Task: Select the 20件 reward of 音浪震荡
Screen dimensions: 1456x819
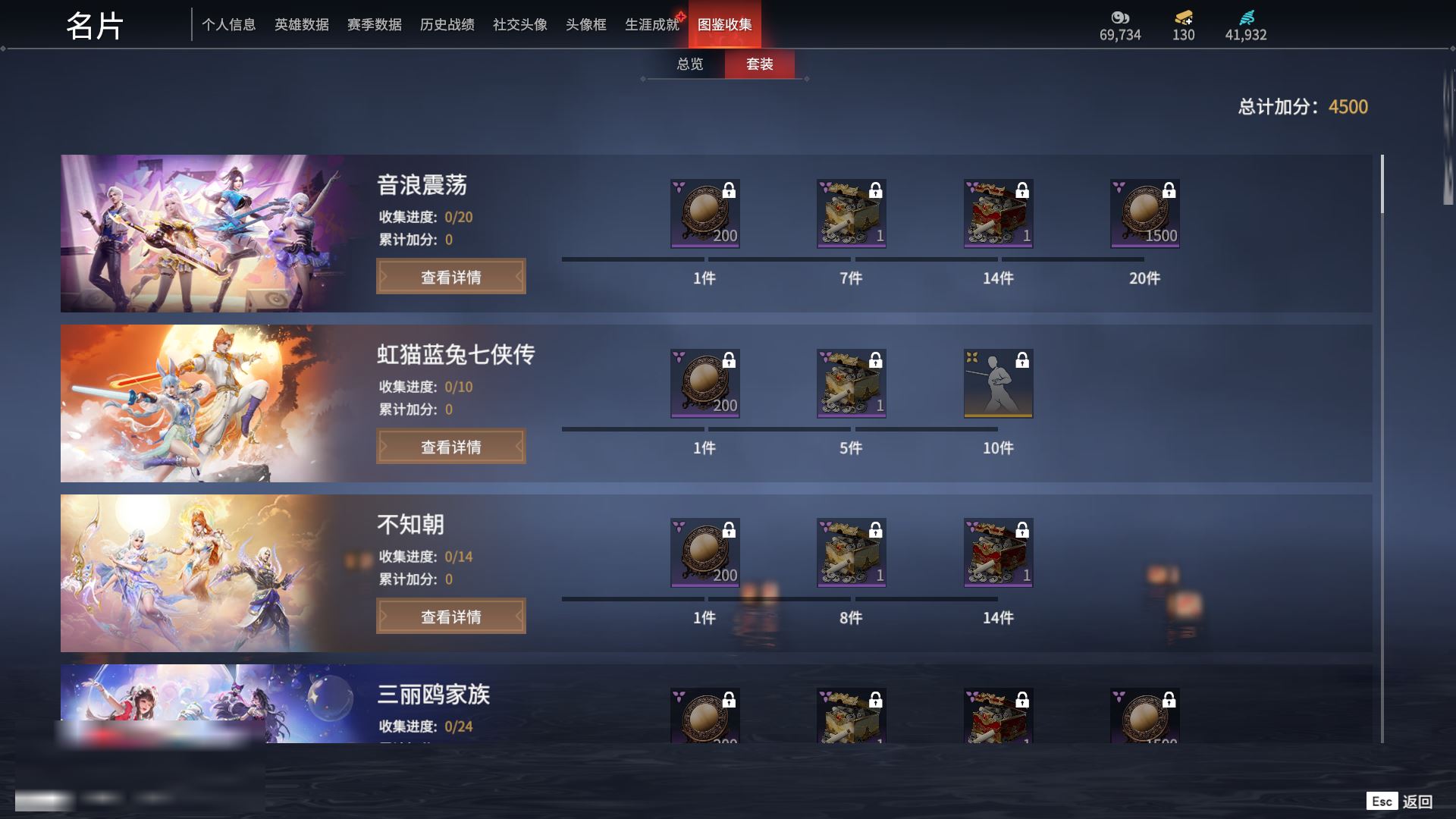Action: click(1144, 214)
